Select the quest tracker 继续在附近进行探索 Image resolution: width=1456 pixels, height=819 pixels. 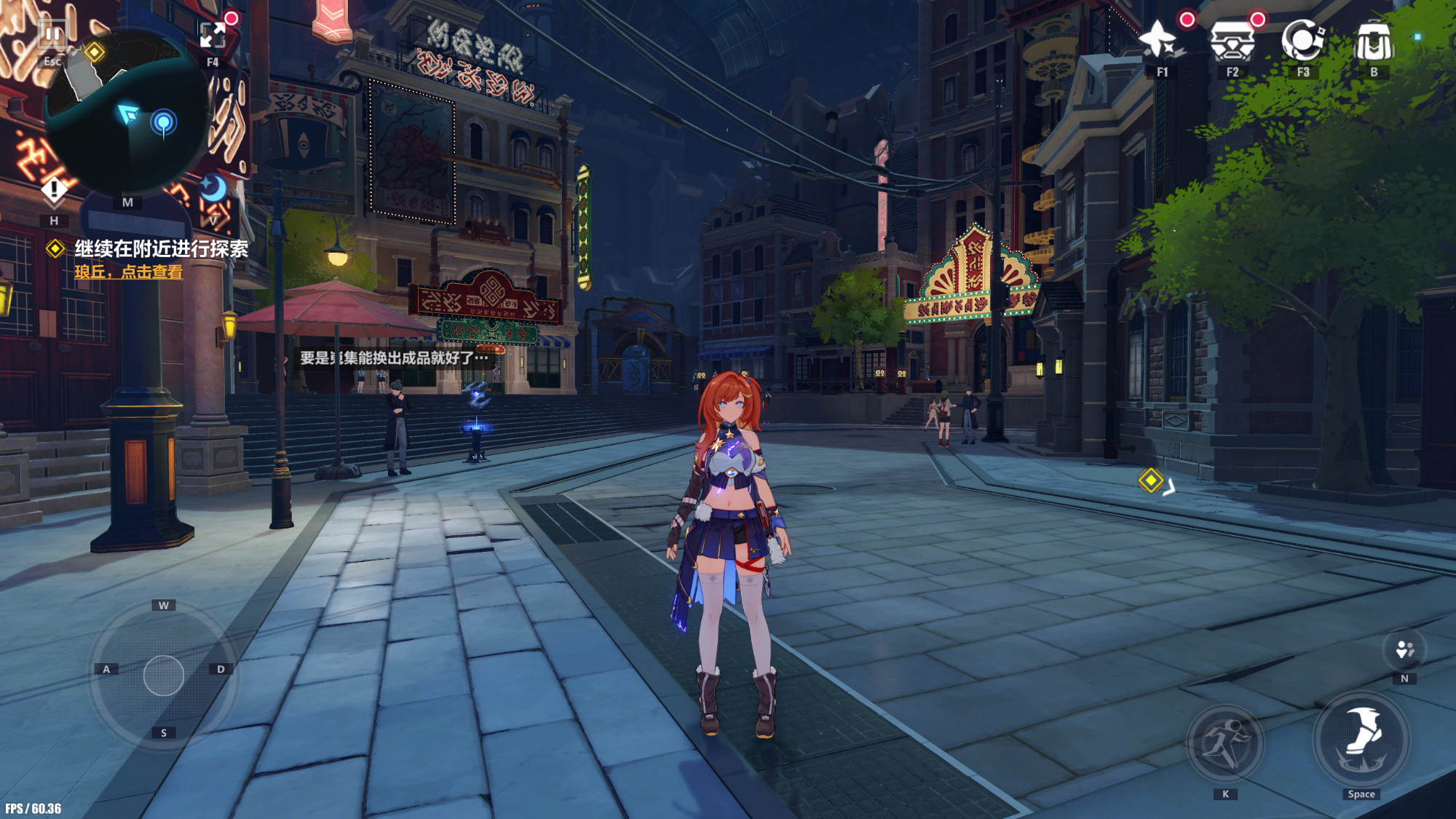click(161, 249)
